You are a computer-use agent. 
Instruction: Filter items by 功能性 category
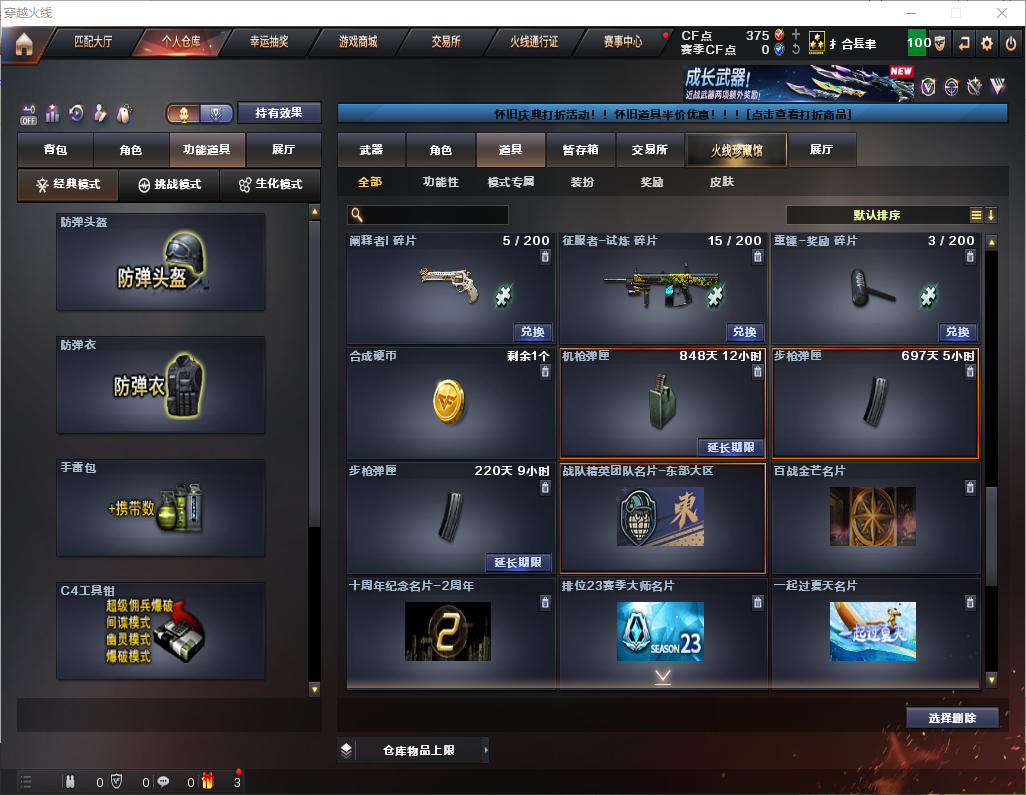pyautogui.click(x=440, y=182)
